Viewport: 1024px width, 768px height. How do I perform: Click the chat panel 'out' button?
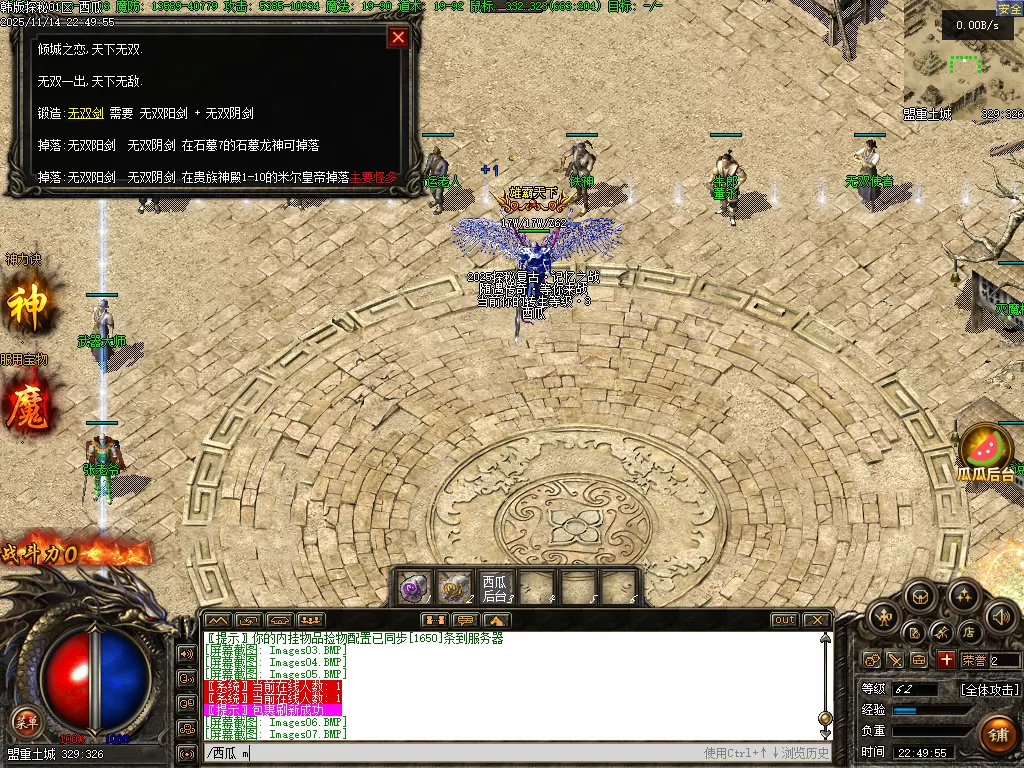click(x=784, y=620)
